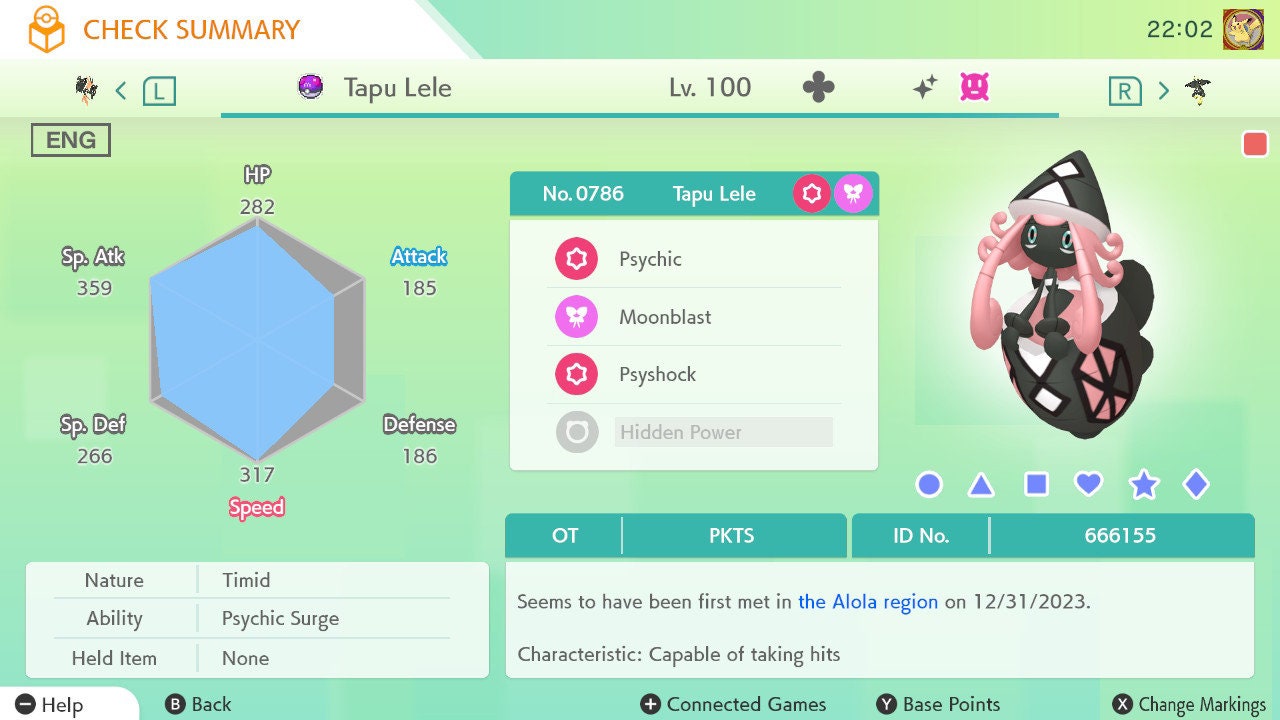The image size is (1280, 720).
Task: View Base Points on the stat chart
Action: (x=938, y=705)
